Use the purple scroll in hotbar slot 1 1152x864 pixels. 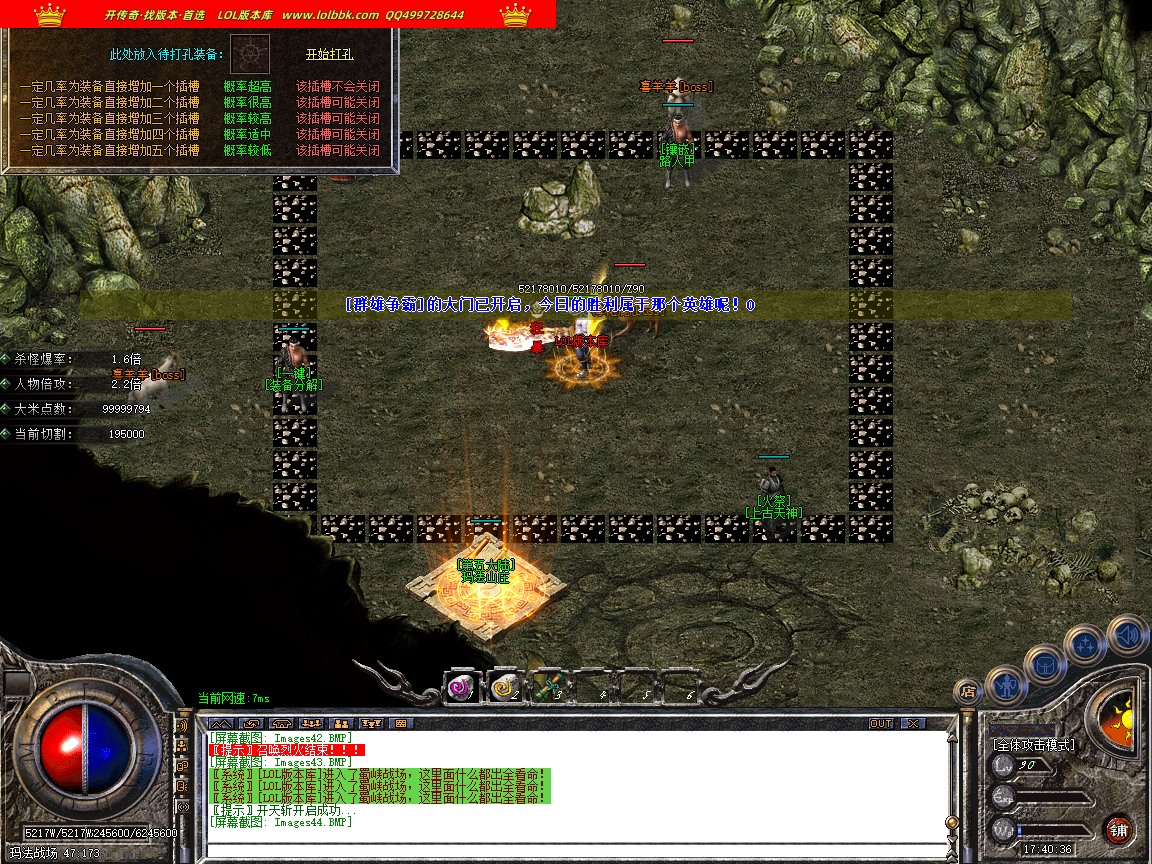click(x=461, y=687)
